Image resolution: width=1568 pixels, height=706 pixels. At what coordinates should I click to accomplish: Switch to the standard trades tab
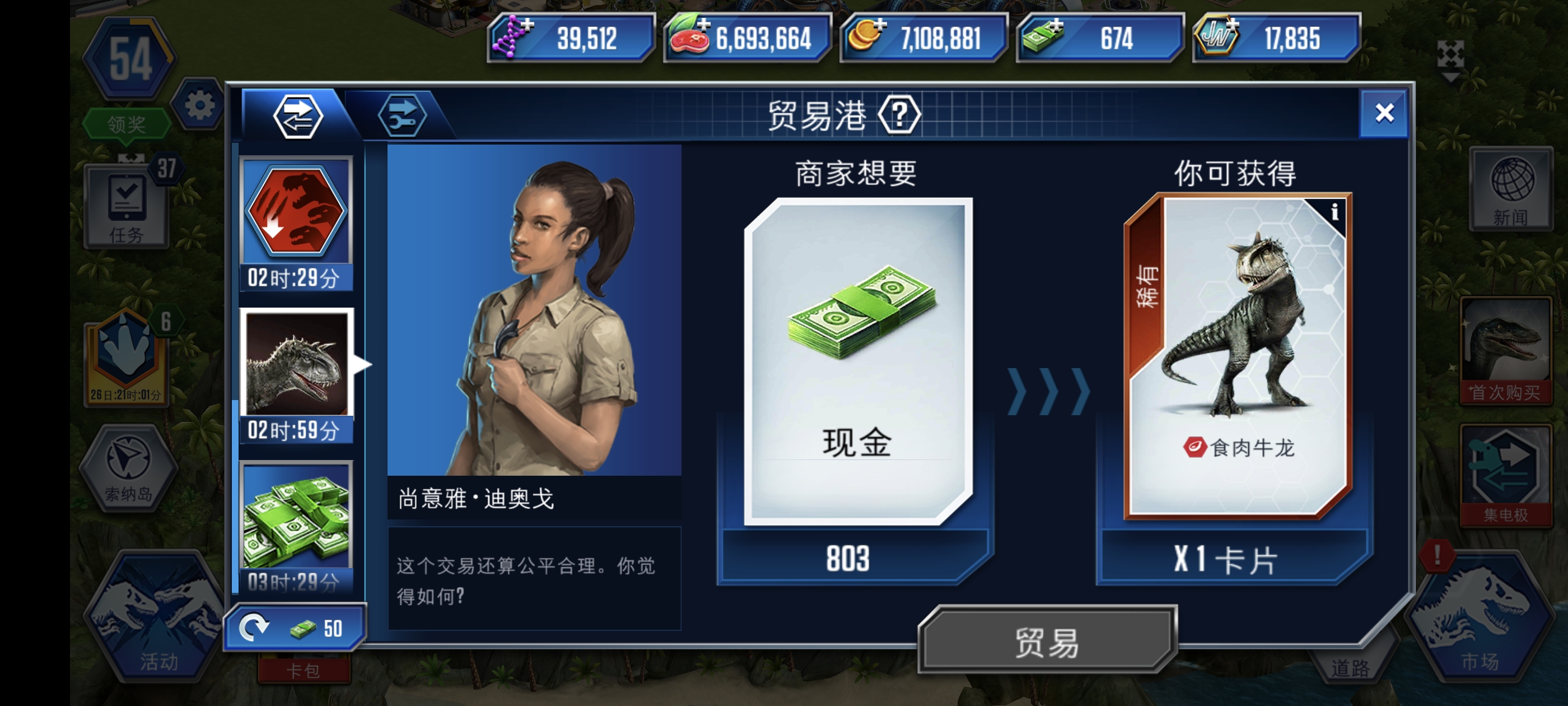coord(300,116)
